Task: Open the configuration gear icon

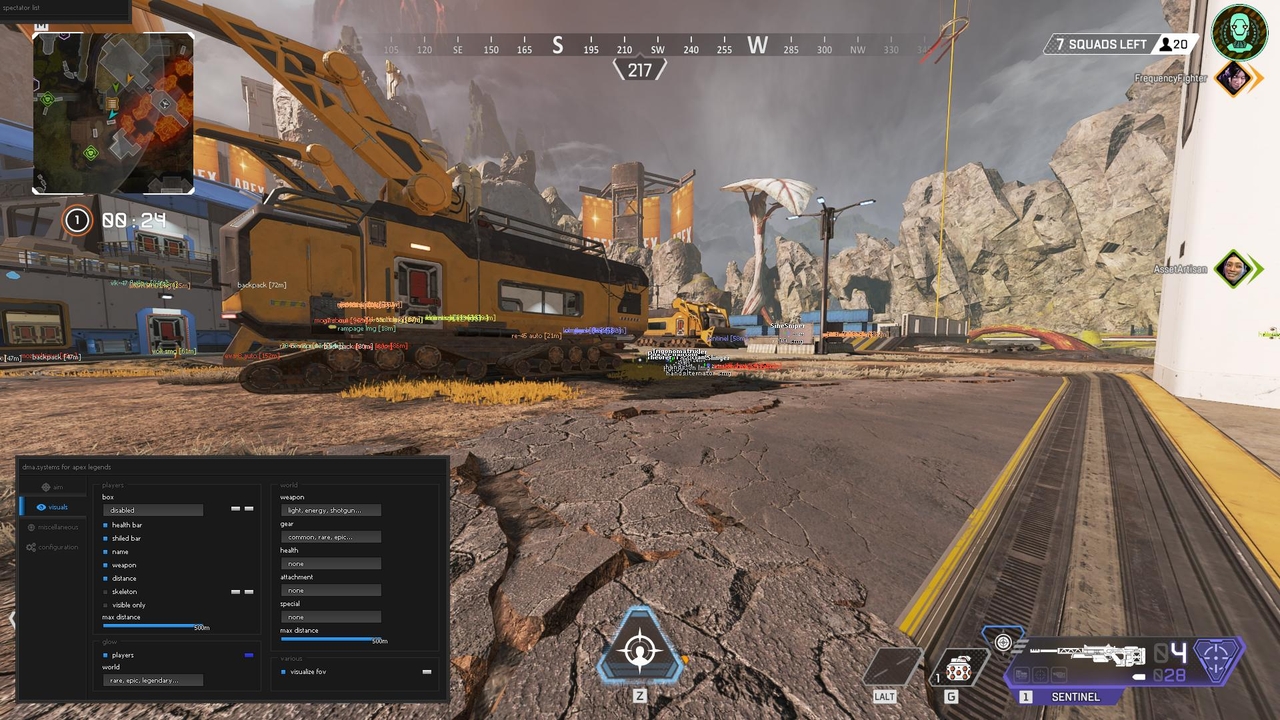Action: [31, 547]
